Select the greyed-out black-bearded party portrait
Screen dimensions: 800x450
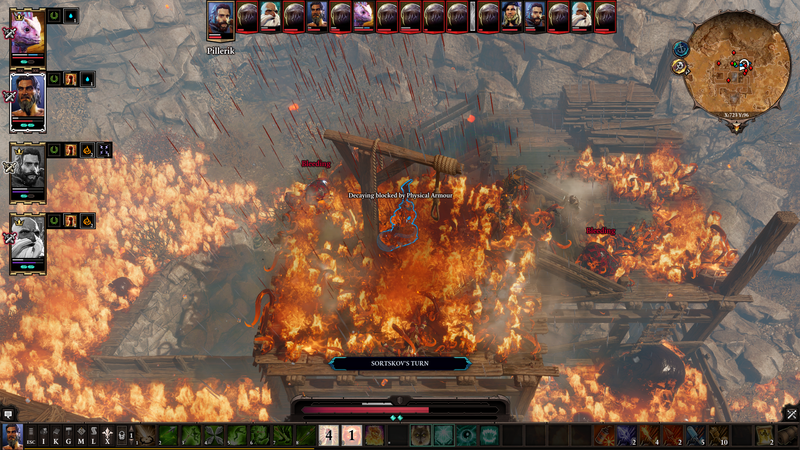click(27, 170)
